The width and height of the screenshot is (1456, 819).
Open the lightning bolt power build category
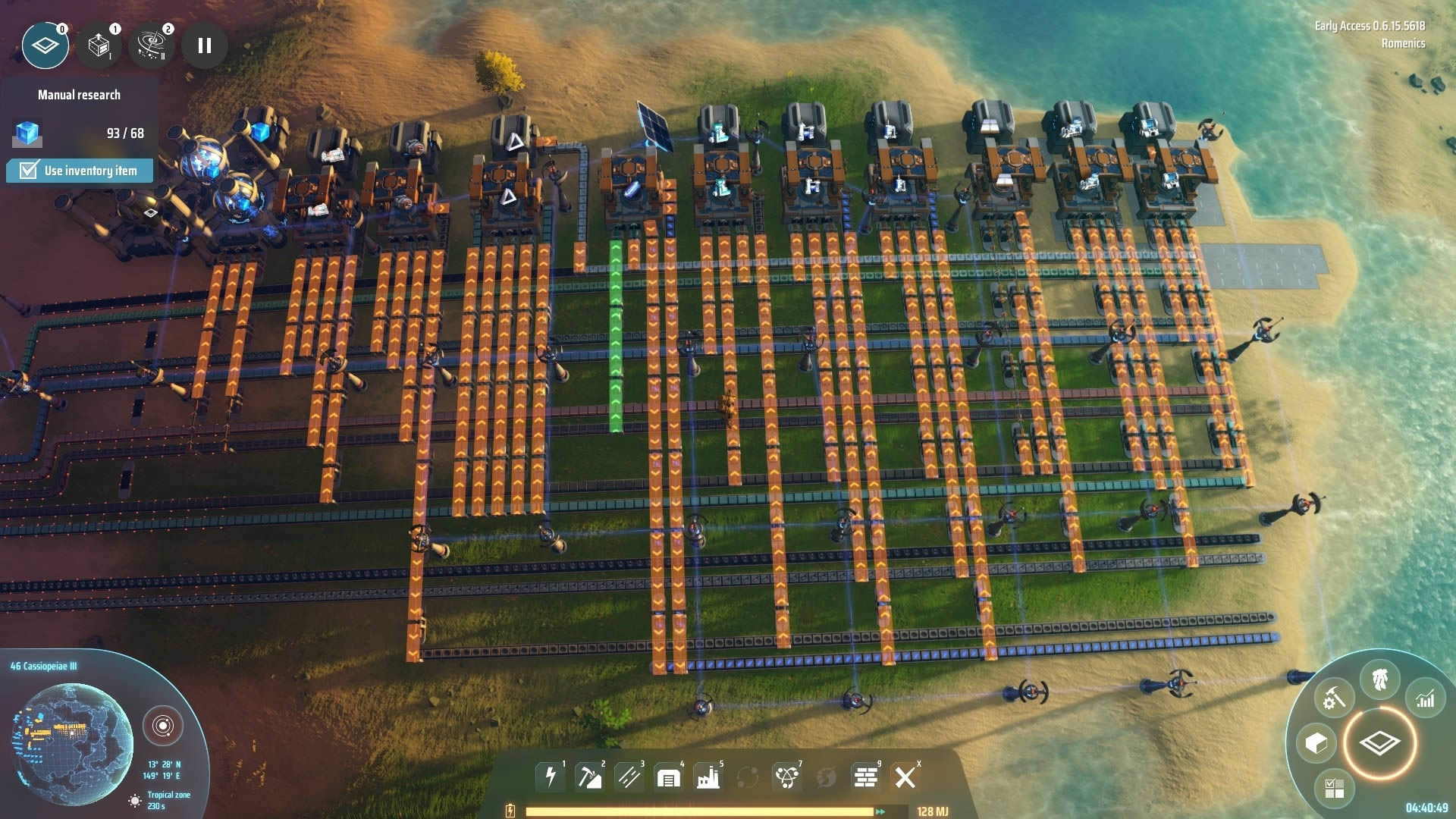click(x=551, y=777)
